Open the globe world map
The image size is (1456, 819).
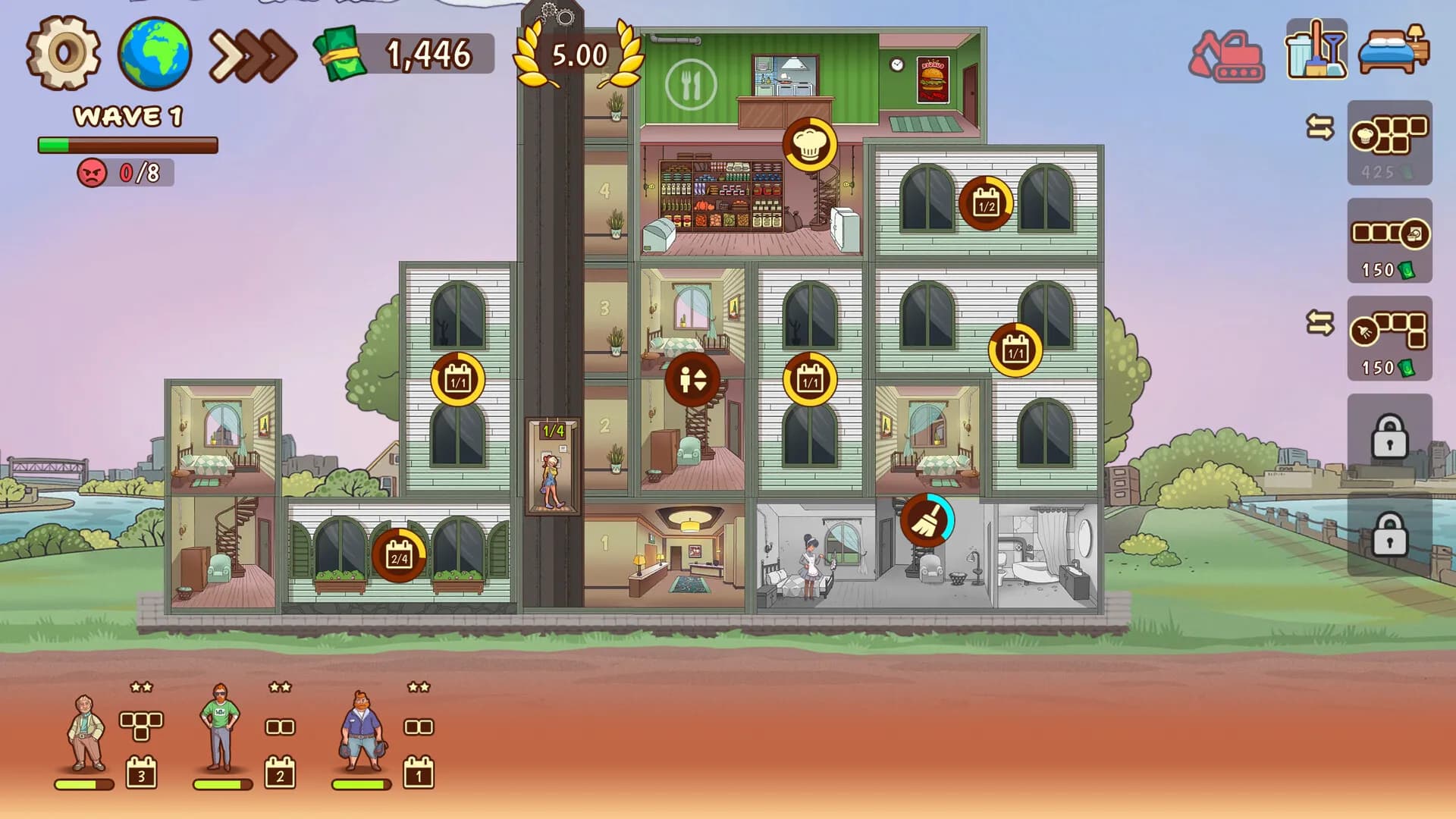pyautogui.click(x=155, y=53)
